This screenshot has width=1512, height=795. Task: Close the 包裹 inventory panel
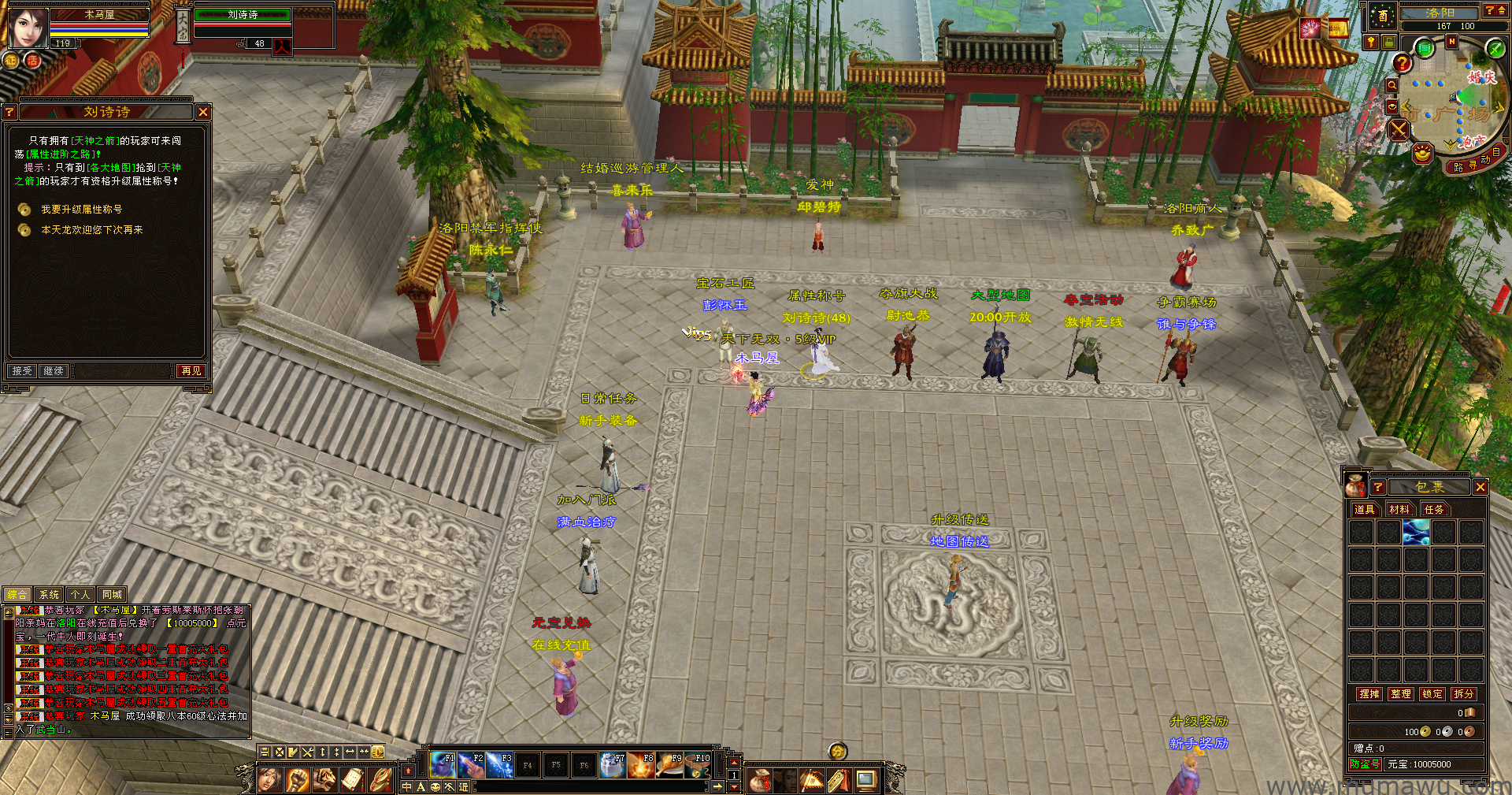tap(1480, 487)
